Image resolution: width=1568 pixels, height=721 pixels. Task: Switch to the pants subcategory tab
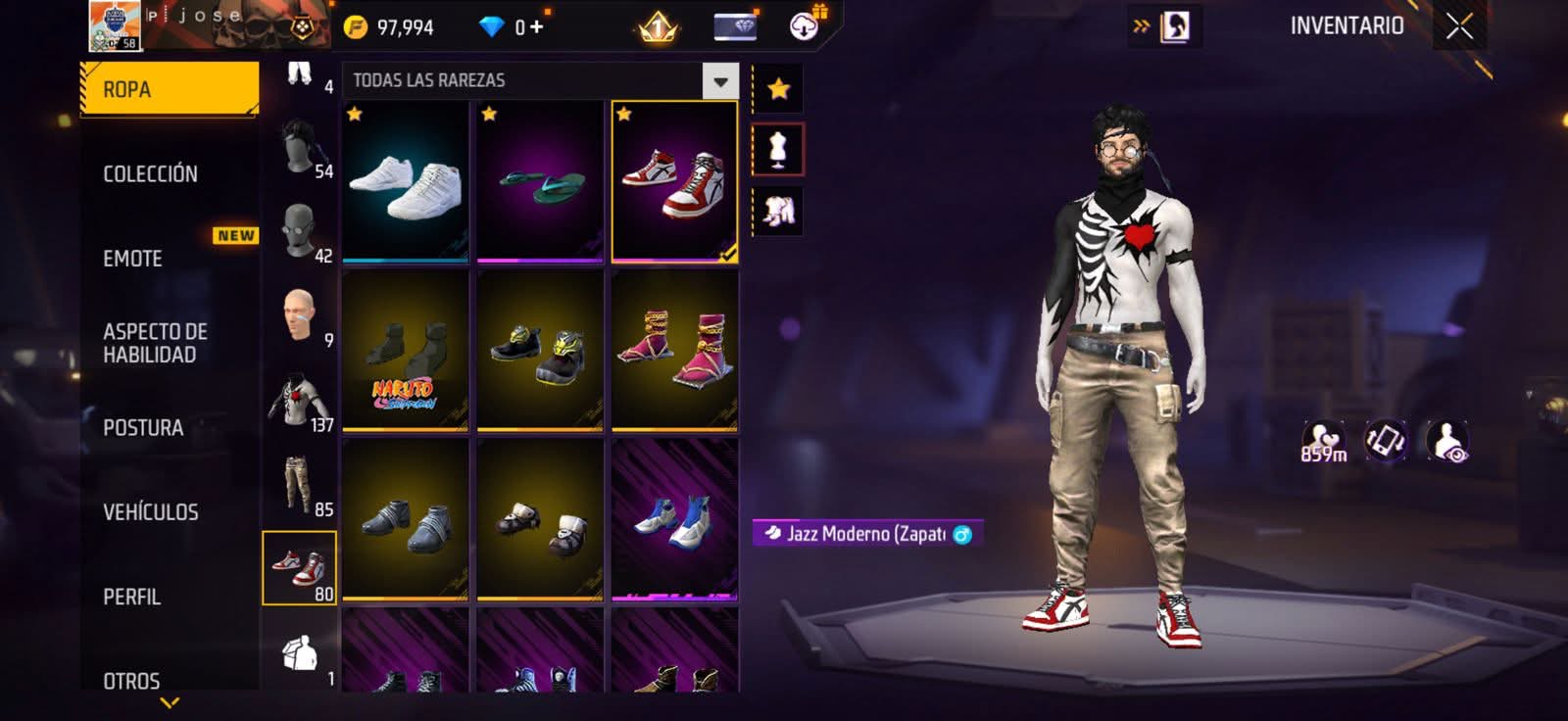point(299,484)
